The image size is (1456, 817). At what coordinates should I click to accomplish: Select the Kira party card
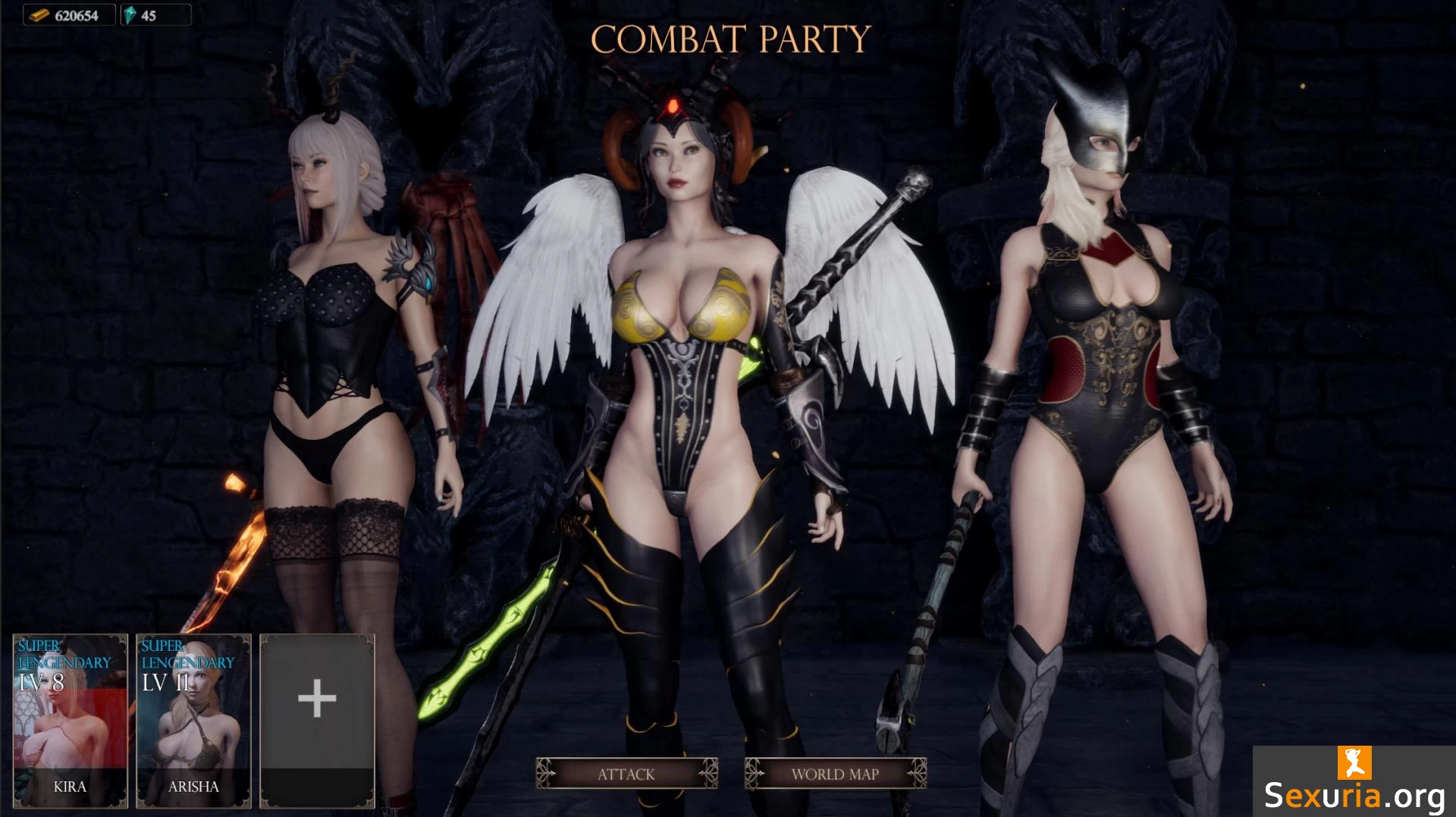coord(70,720)
